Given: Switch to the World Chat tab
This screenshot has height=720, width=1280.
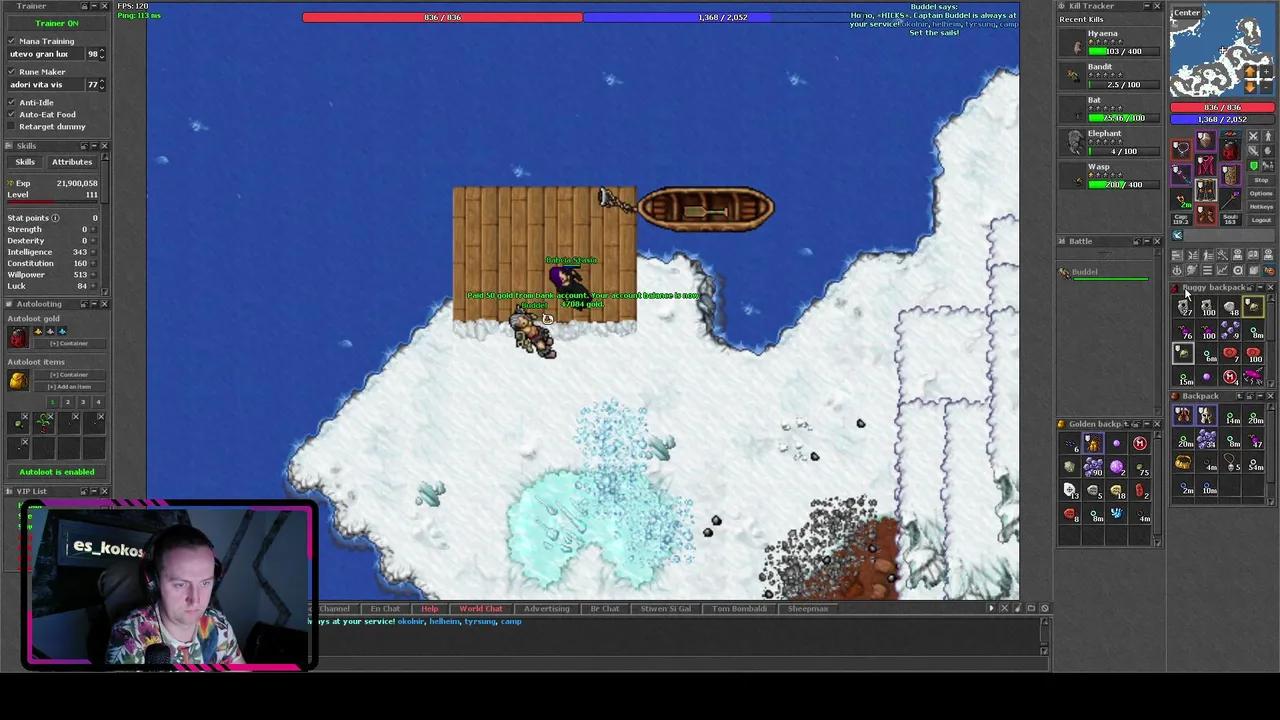Looking at the screenshot, I should 481,608.
